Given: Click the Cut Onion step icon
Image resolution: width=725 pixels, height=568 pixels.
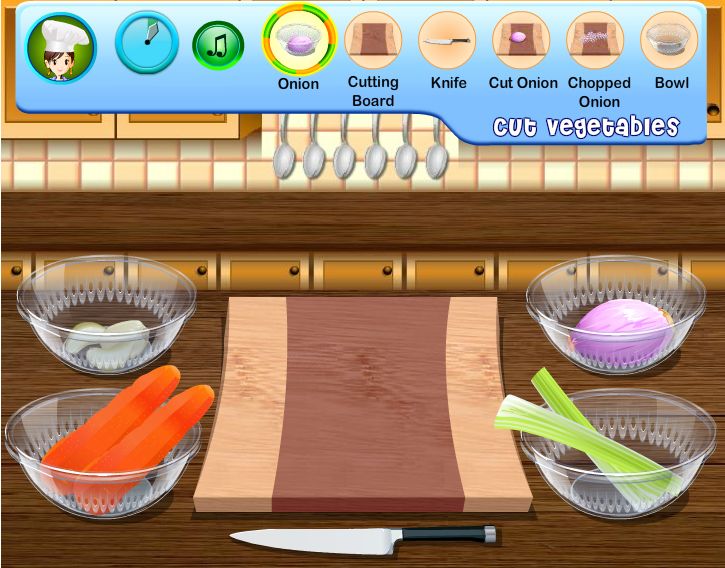Looking at the screenshot, I should click(522, 40).
